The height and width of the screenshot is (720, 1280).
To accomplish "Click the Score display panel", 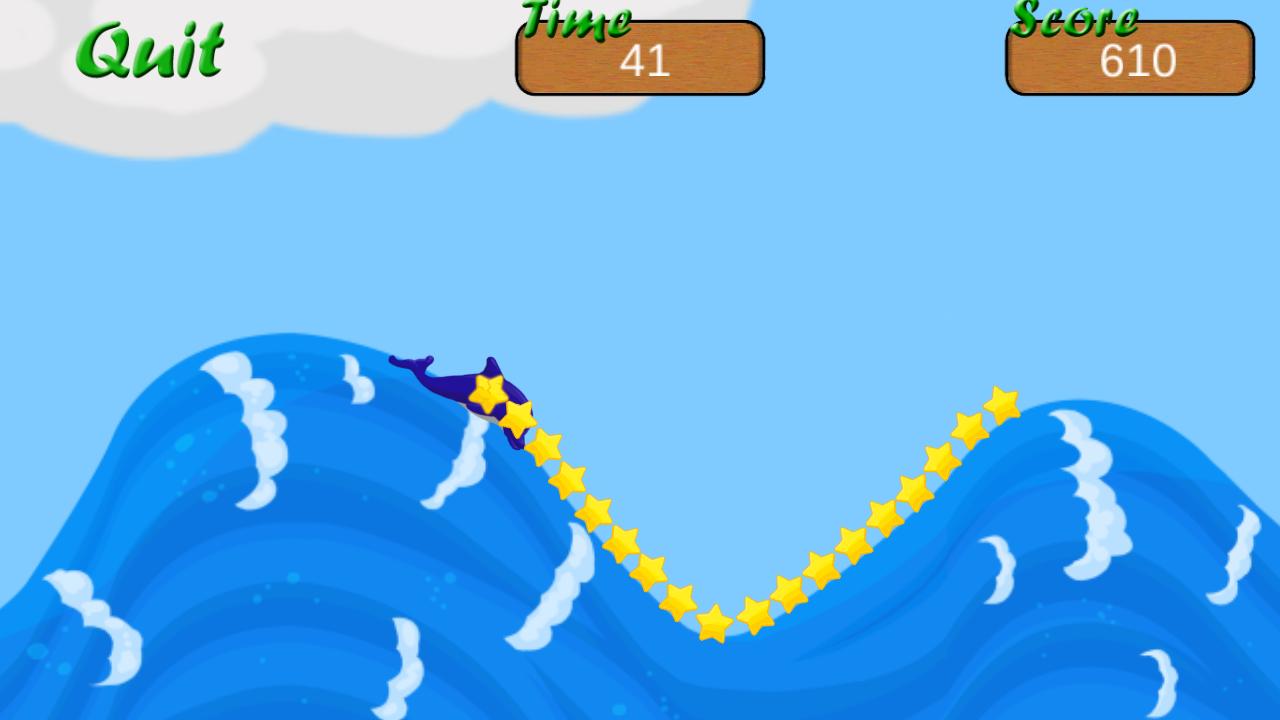I will pos(1128,58).
